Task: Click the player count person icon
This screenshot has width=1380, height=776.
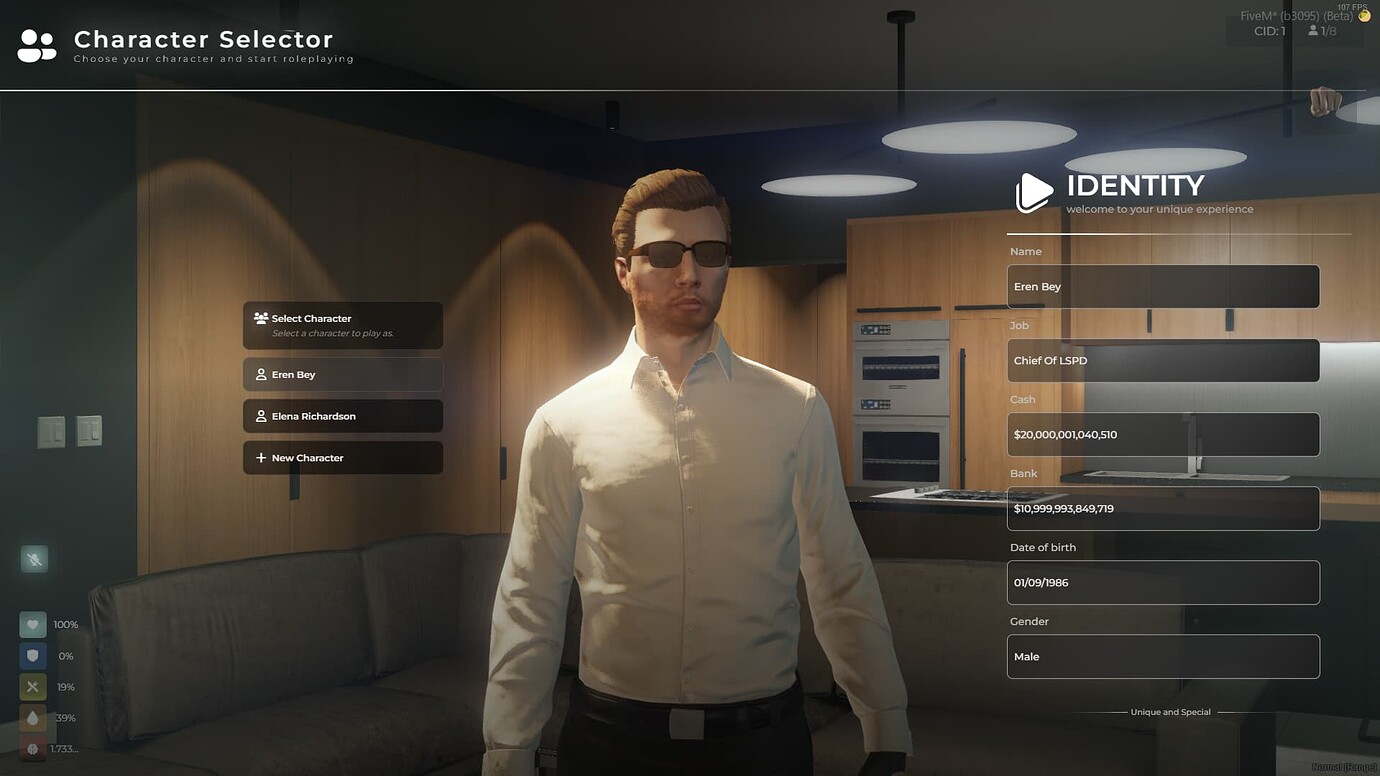Action: coord(1313,30)
